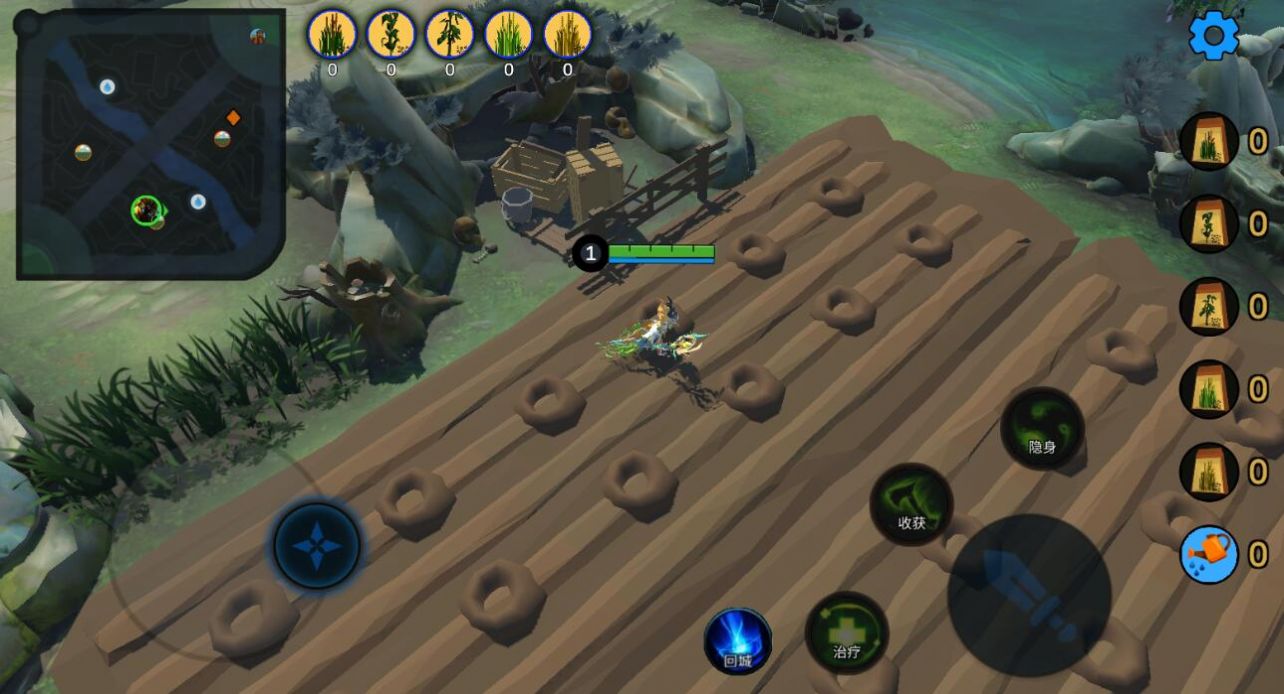Click the minimap

tap(151, 144)
